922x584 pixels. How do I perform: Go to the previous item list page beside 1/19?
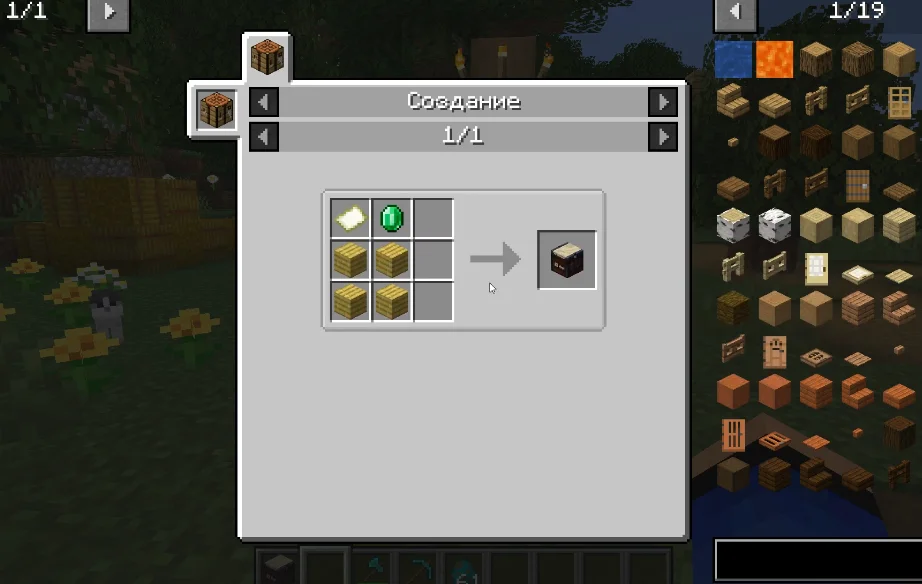(x=735, y=13)
